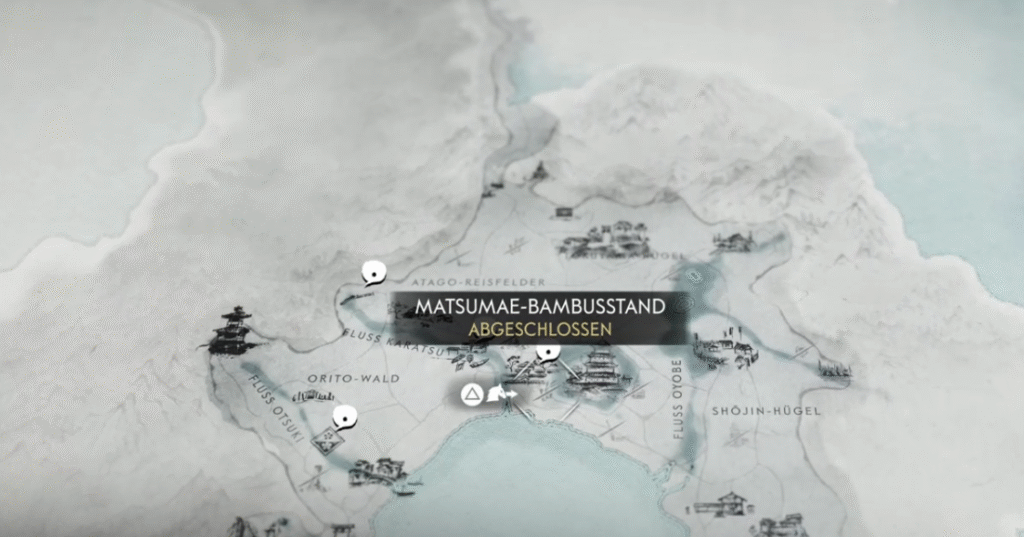1024x537 pixels.
Task: Pick the pagoda tower icon west of Orito-Wald
Action: [233, 330]
